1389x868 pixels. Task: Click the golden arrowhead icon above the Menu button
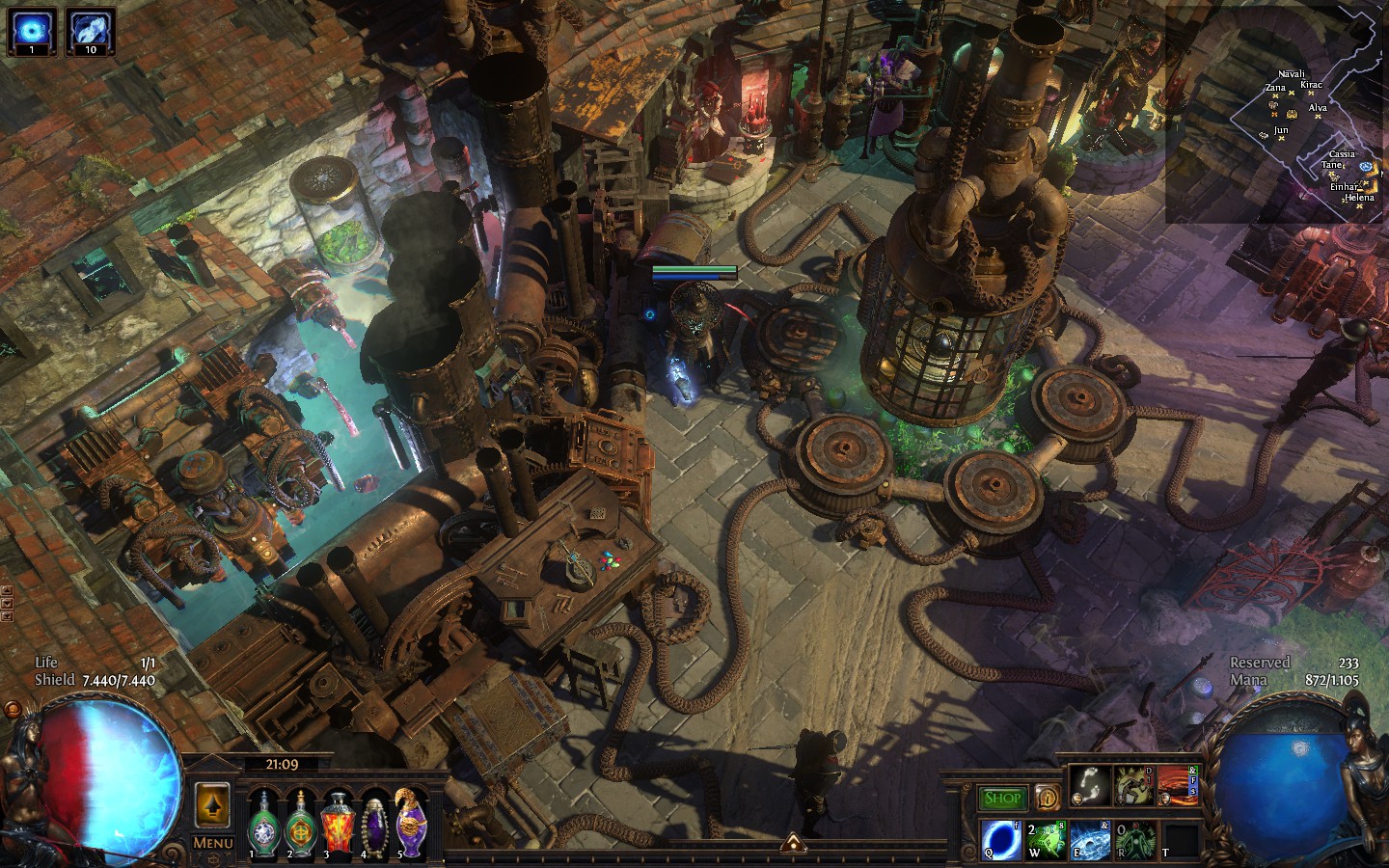coord(211,807)
